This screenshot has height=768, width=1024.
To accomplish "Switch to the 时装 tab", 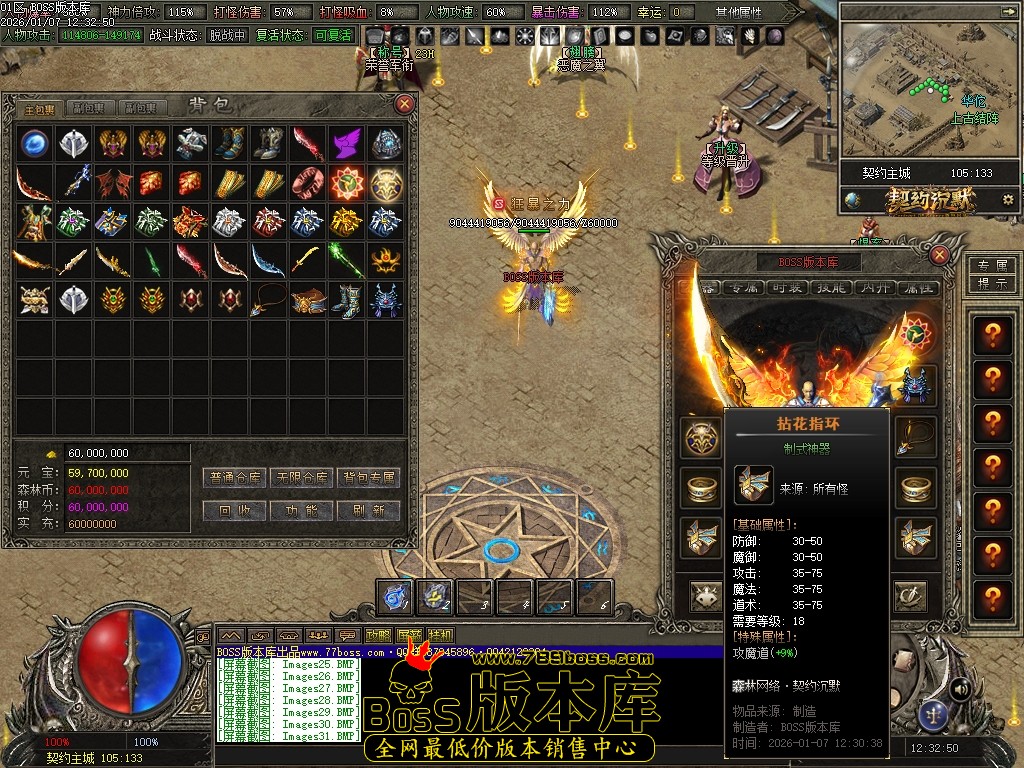I will (785, 288).
